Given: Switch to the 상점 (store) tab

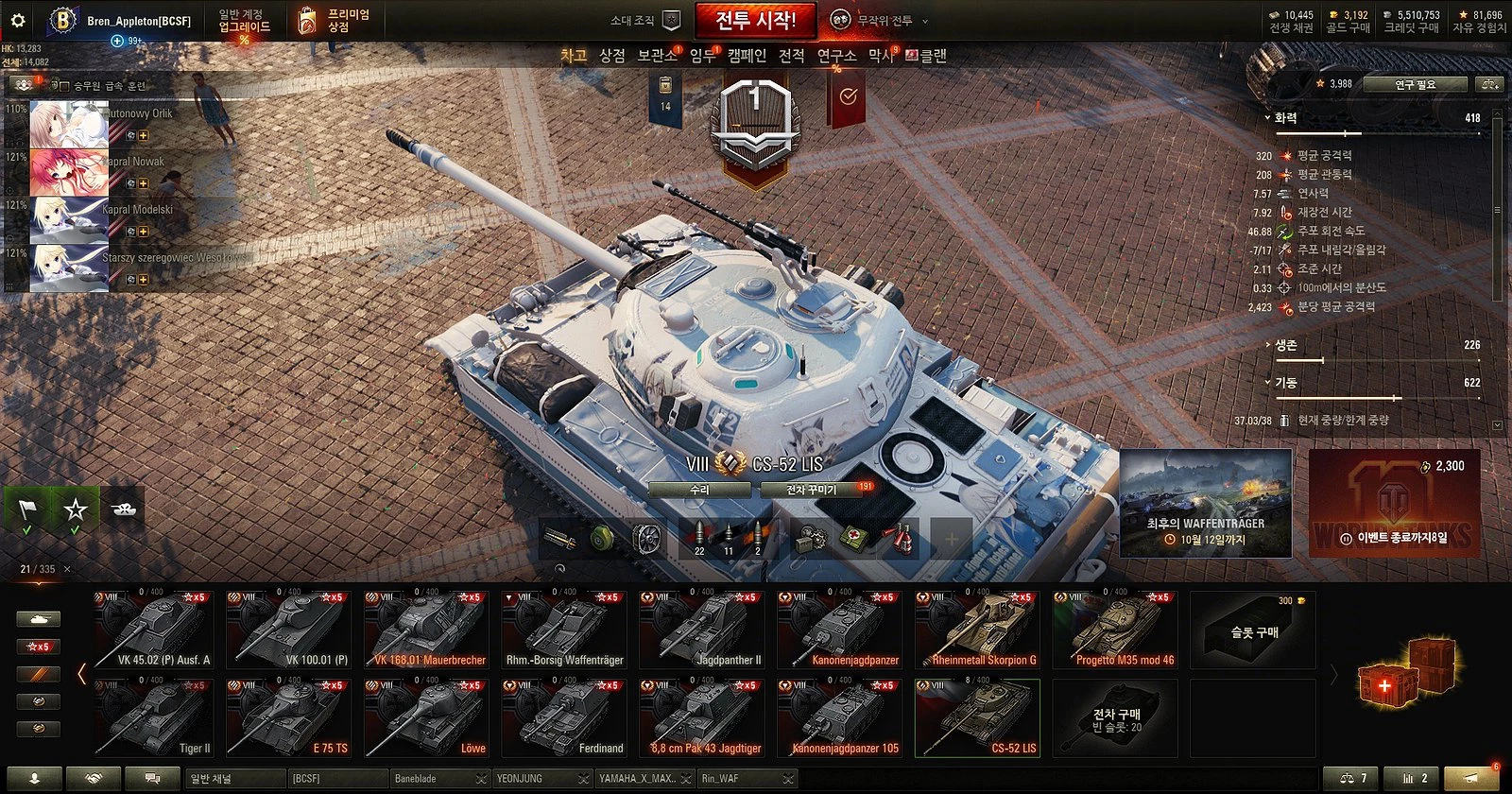Looking at the screenshot, I should click(x=612, y=56).
